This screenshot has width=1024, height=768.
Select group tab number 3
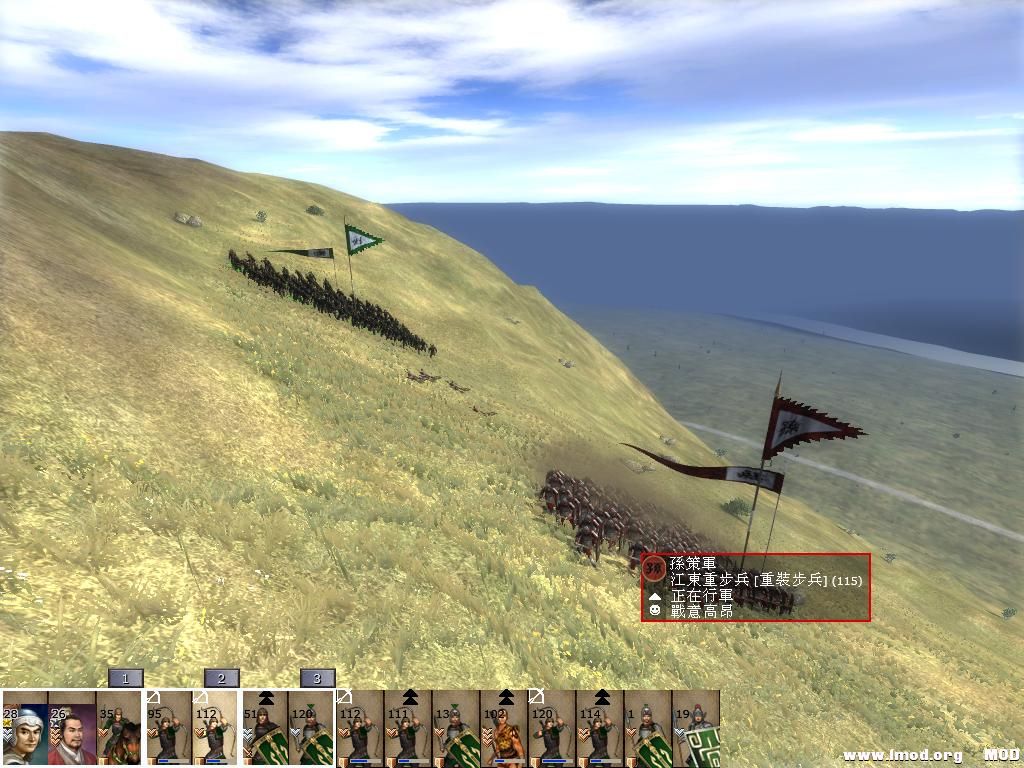coord(317,678)
